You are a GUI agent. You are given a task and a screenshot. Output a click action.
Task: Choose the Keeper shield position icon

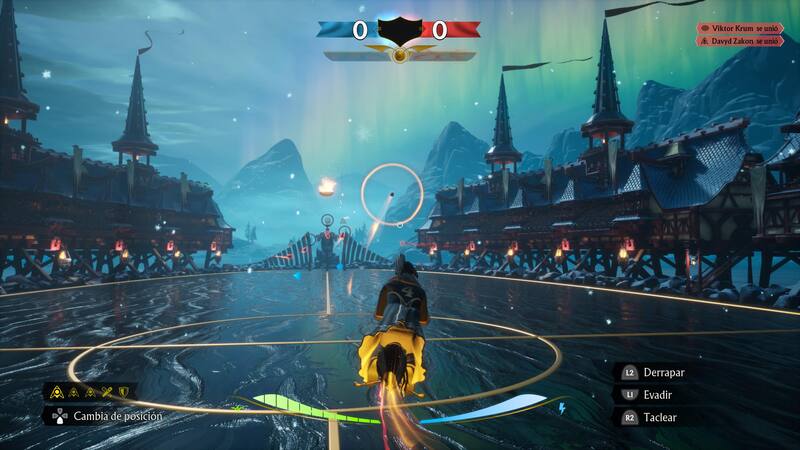[124, 392]
